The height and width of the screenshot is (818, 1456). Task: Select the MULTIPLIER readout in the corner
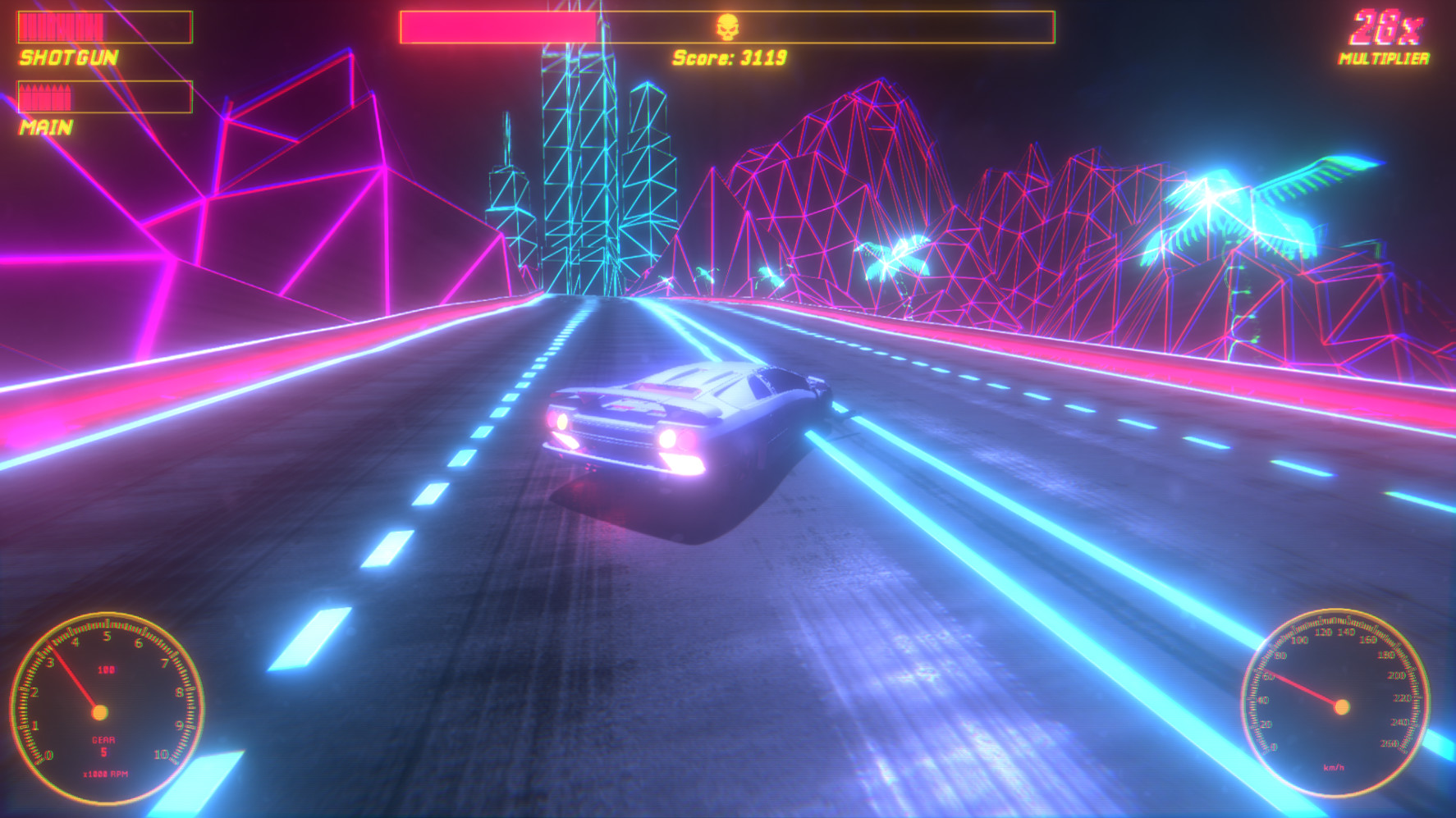tap(1390, 57)
